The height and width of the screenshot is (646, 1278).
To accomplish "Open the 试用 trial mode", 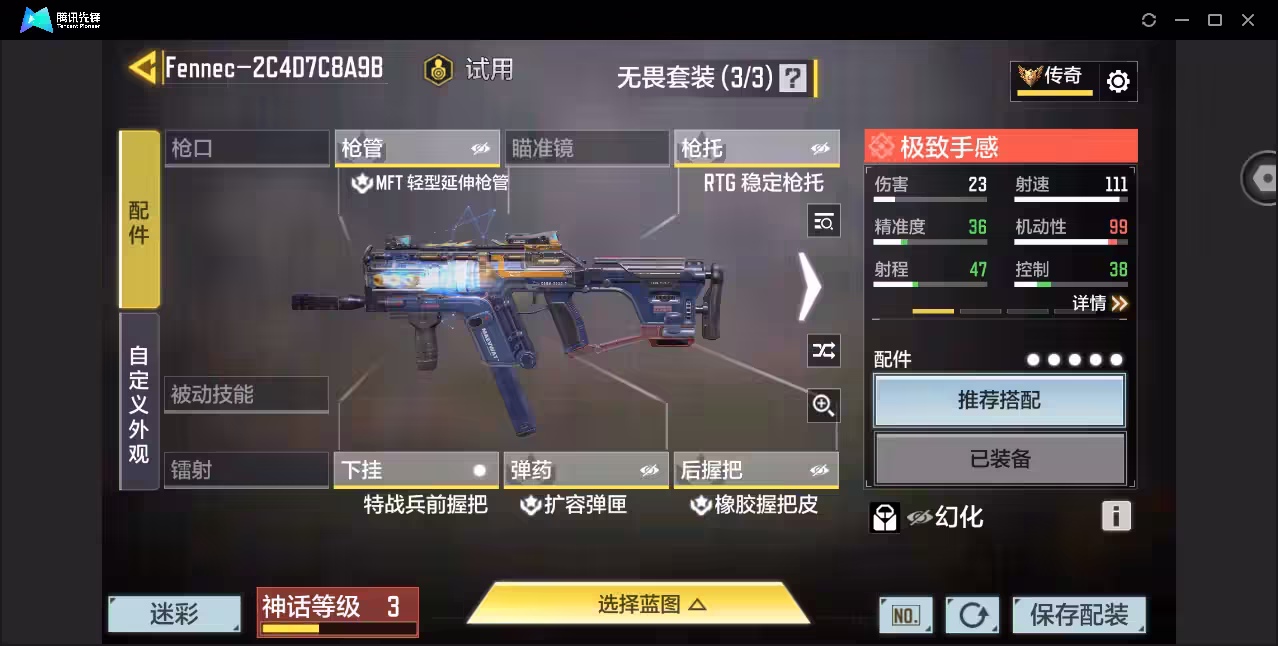I will click(468, 69).
